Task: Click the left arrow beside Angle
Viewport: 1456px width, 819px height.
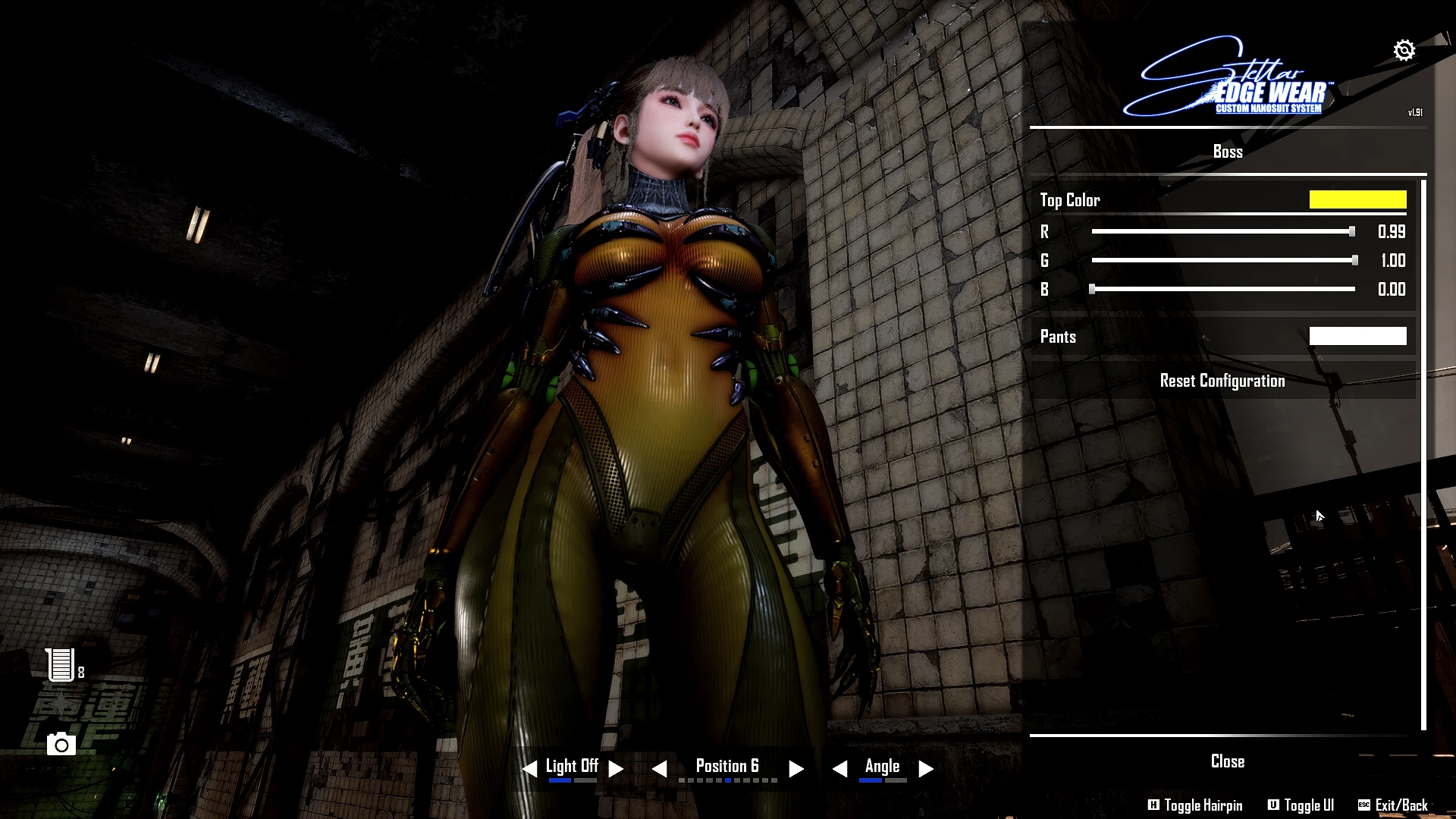Action: [839, 768]
